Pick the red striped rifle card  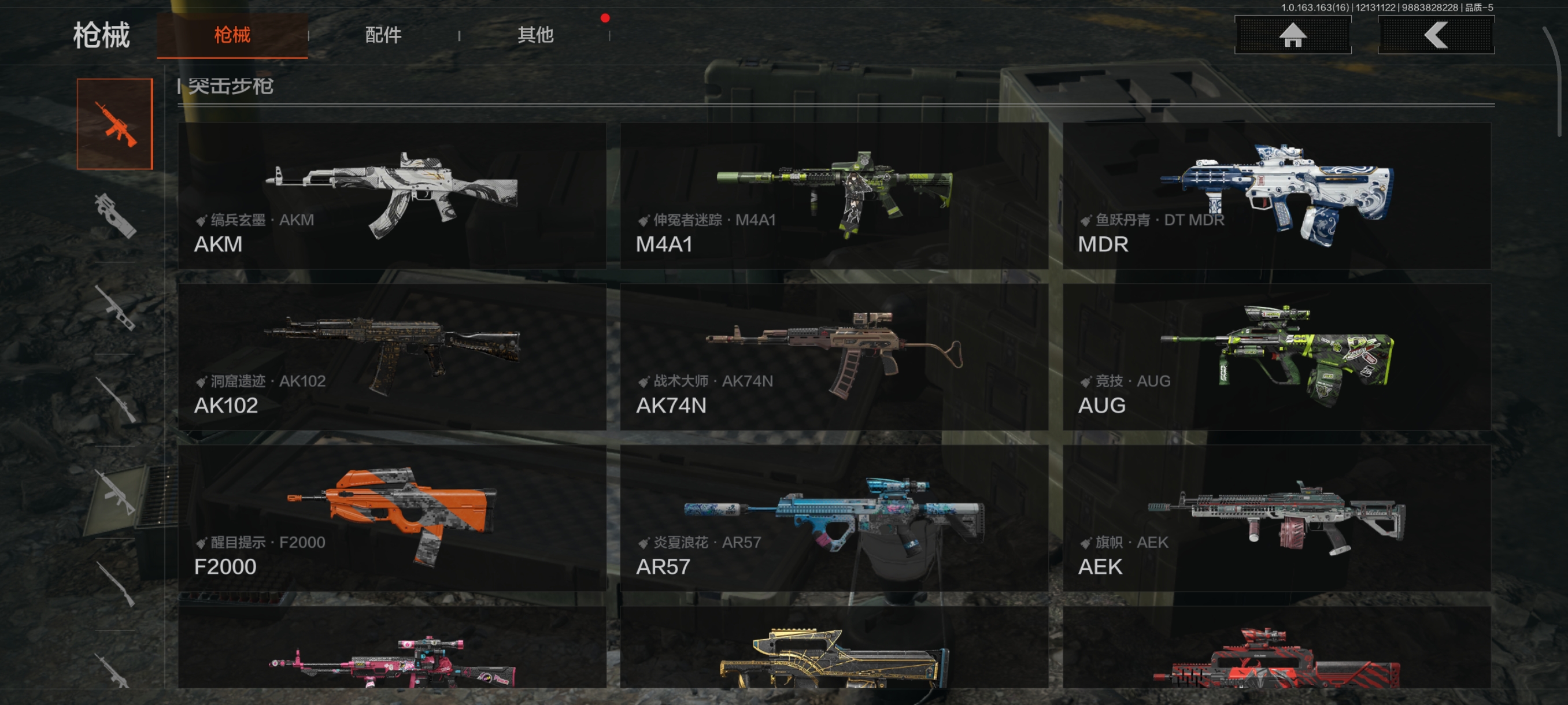coord(1277,651)
